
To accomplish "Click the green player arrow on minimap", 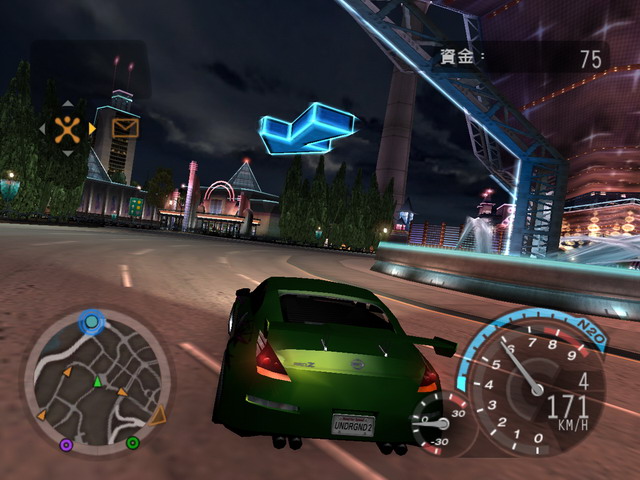I will pos(97,381).
